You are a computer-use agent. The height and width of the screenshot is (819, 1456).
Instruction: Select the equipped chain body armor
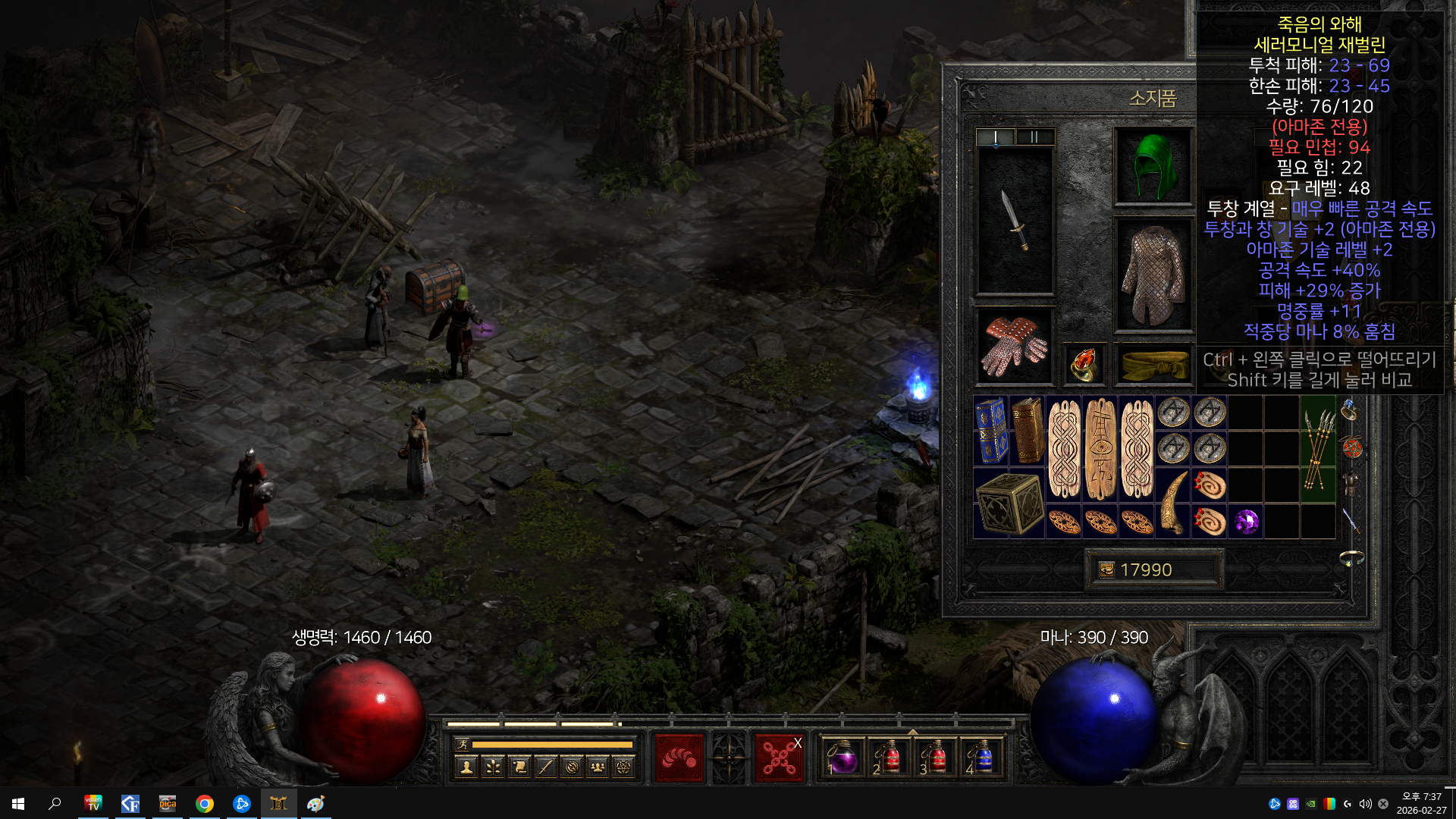tap(1153, 275)
